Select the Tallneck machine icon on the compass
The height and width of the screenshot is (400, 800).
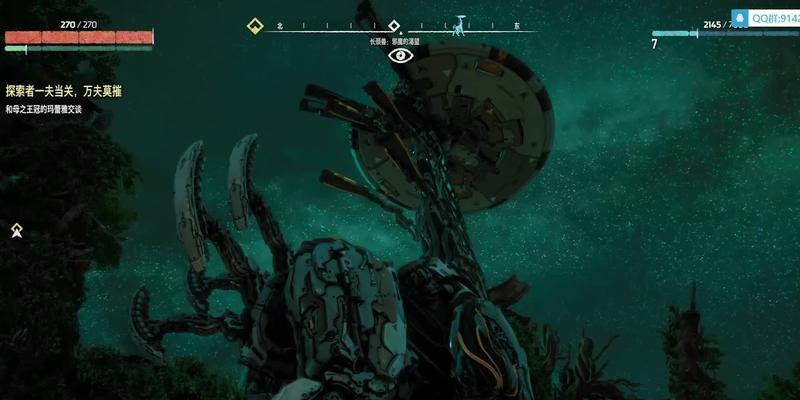pyautogui.click(x=460, y=24)
